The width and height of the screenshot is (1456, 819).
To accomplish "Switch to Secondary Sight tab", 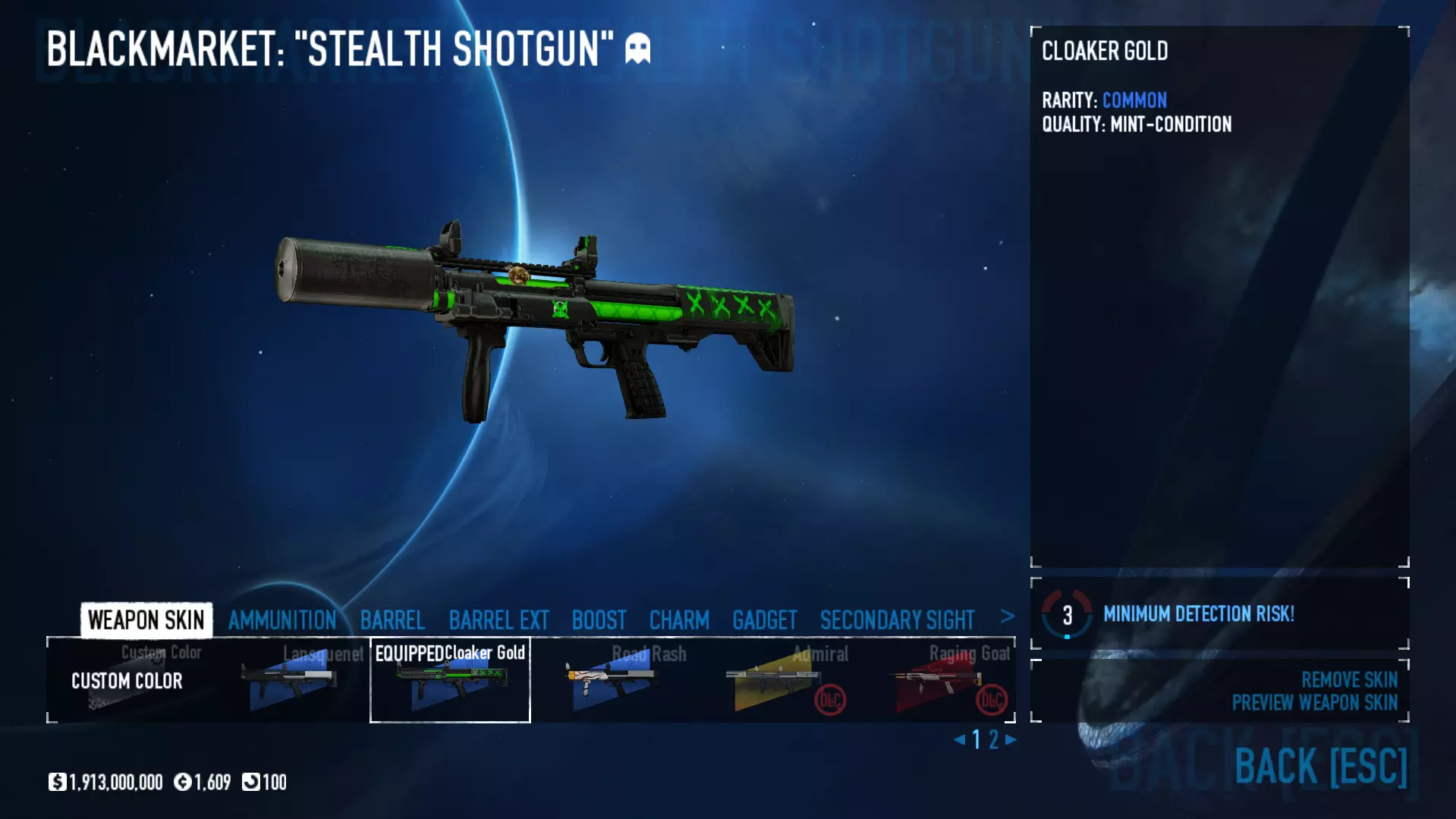I will point(897,620).
